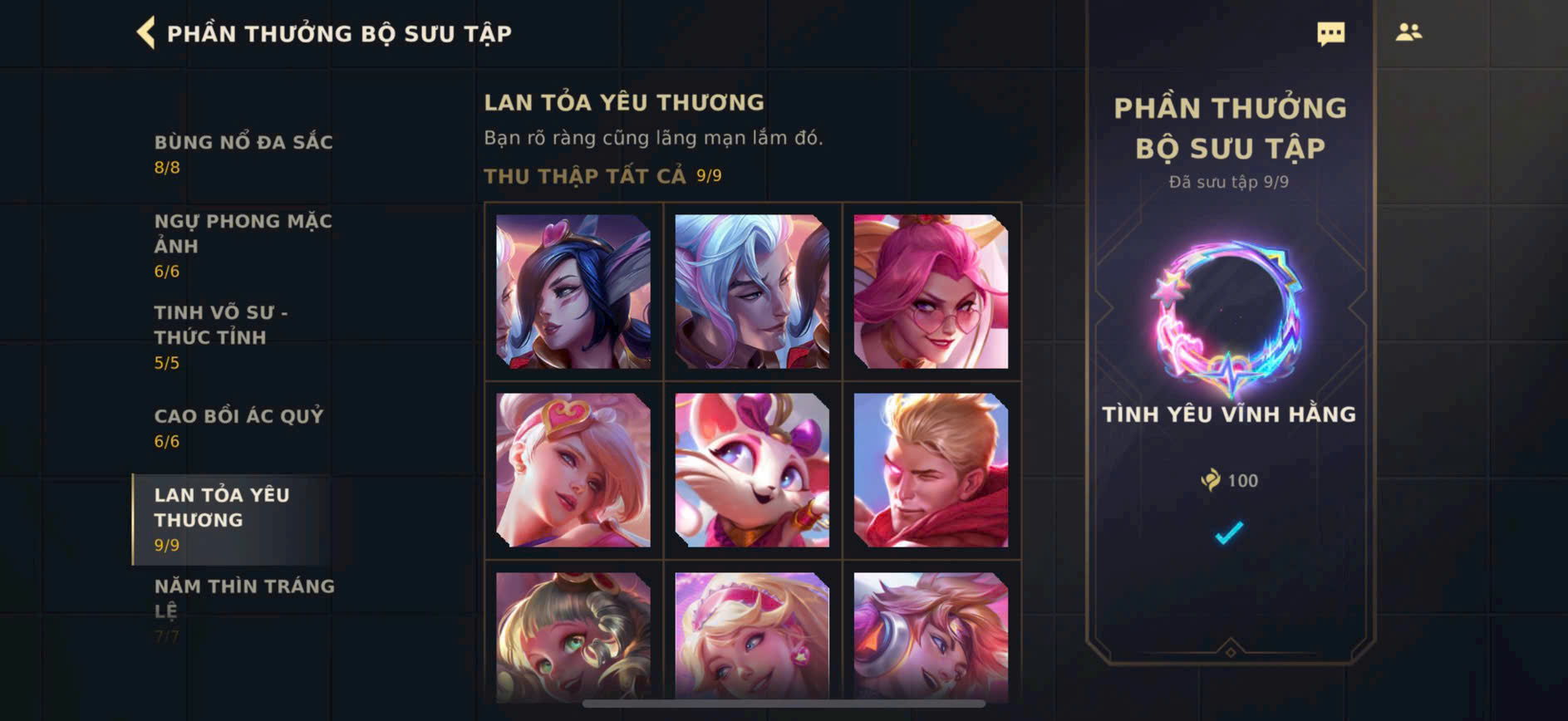Select the Bùng Nổ Đa Sắc collection
This screenshot has height=721, width=1568.
tap(243, 154)
